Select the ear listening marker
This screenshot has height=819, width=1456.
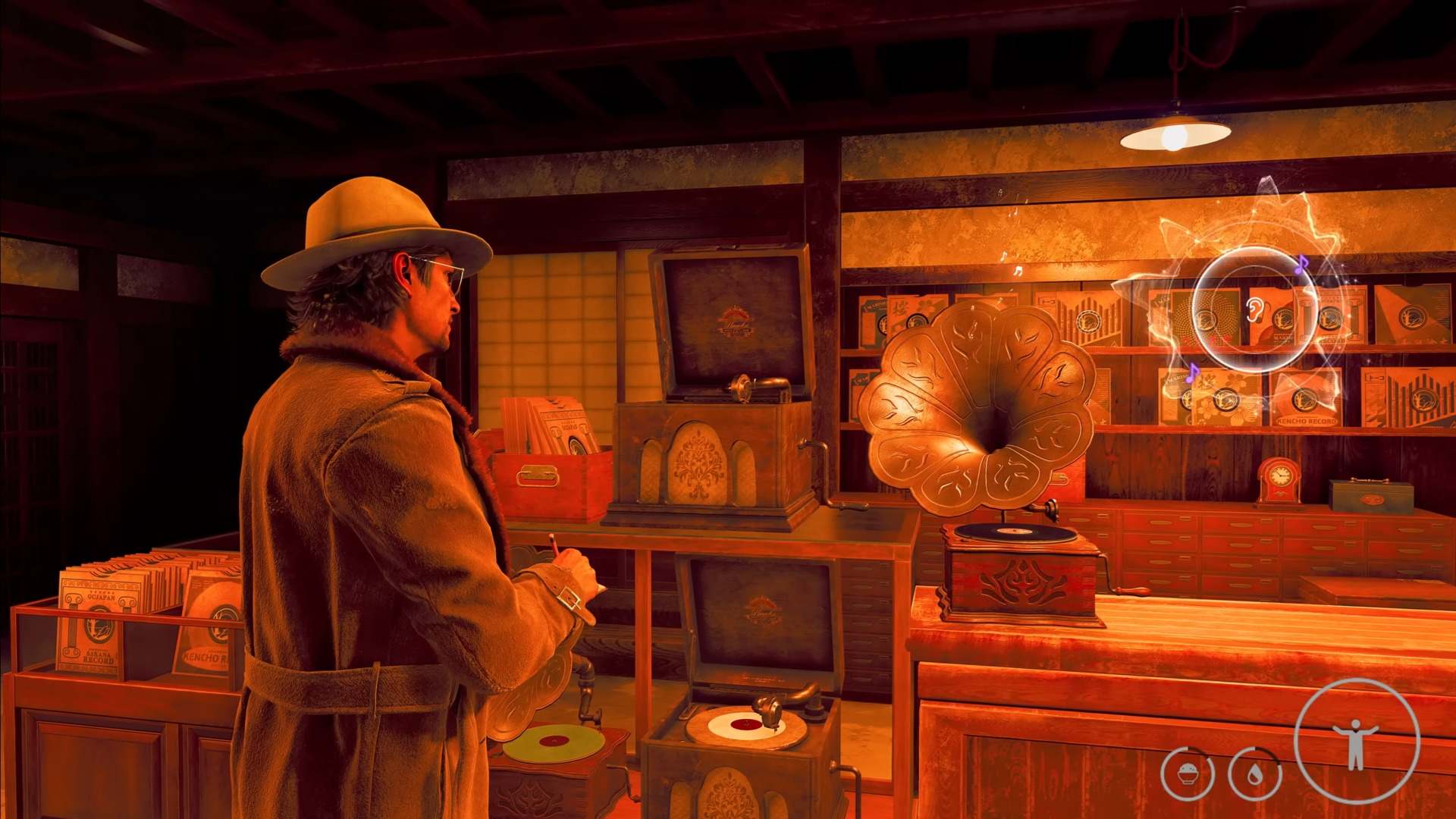(1252, 309)
